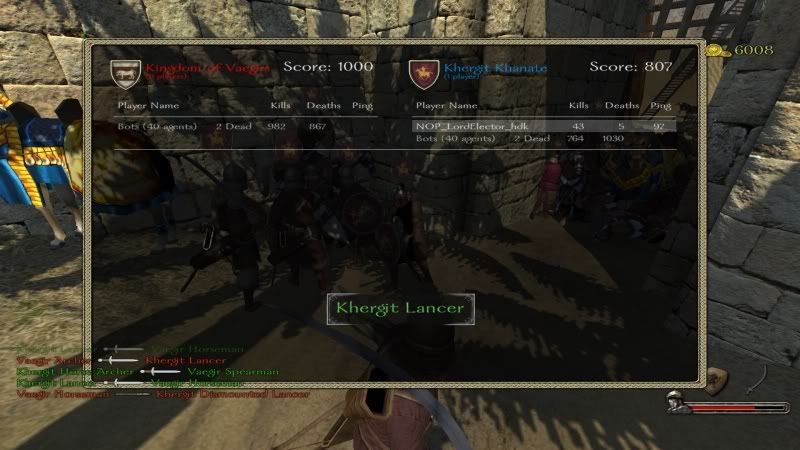Select the Vaegir team bots row
Viewport: 800px width, 450px height.
243,126
